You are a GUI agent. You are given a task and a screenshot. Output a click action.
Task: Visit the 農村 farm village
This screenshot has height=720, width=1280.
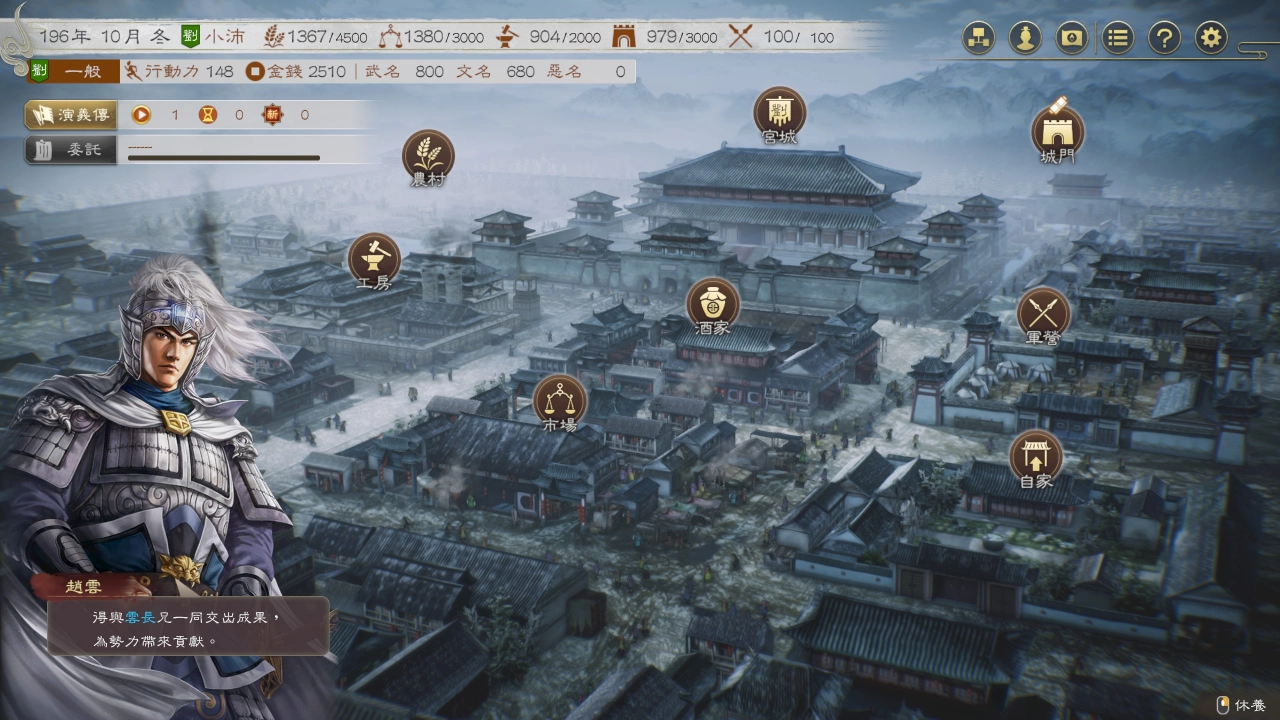click(x=428, y=158)
